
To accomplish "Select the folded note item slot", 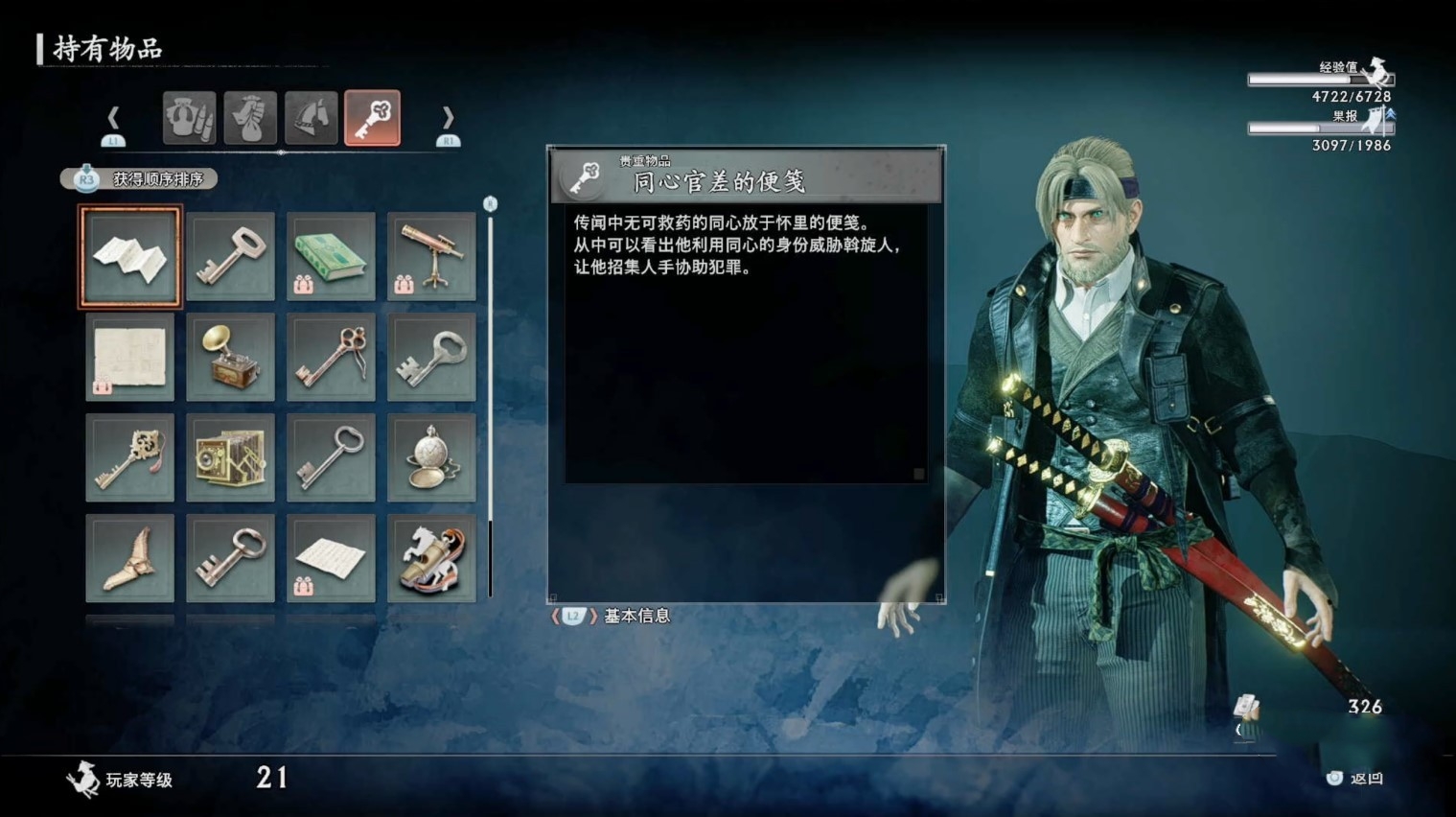I will [129, 257].
